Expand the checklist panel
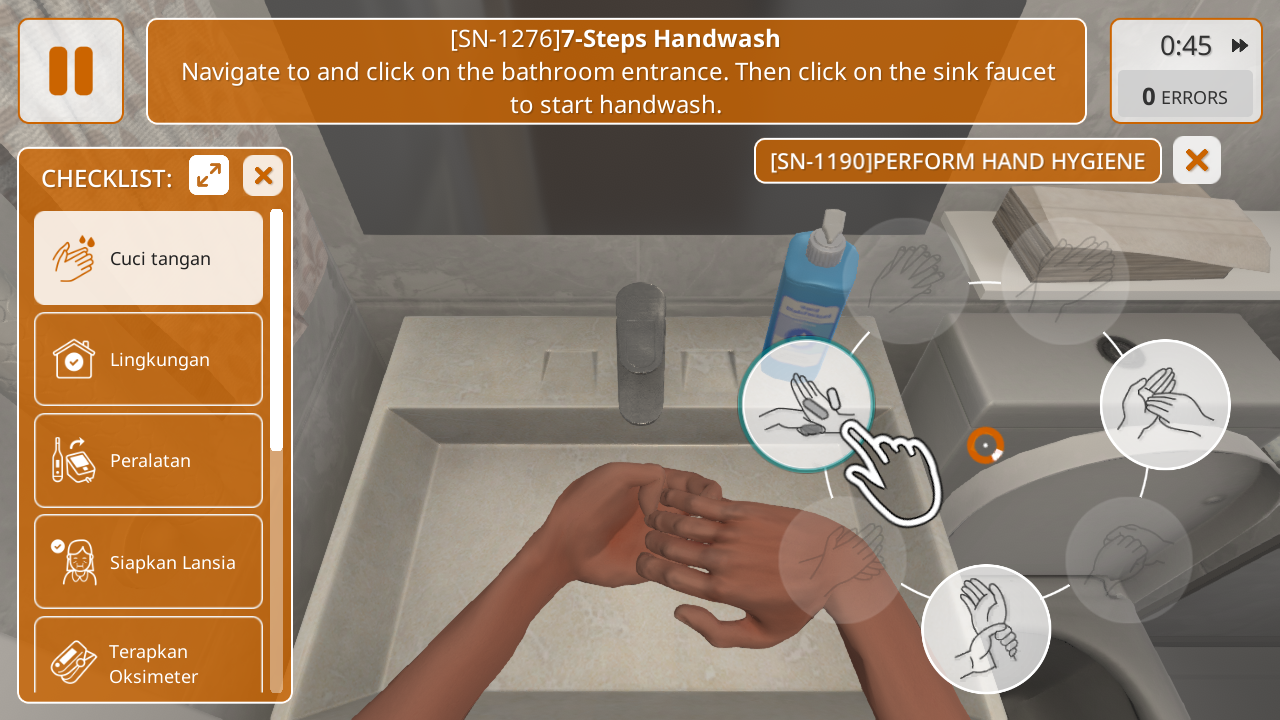 pyautogui.click(x=209, y=176)
